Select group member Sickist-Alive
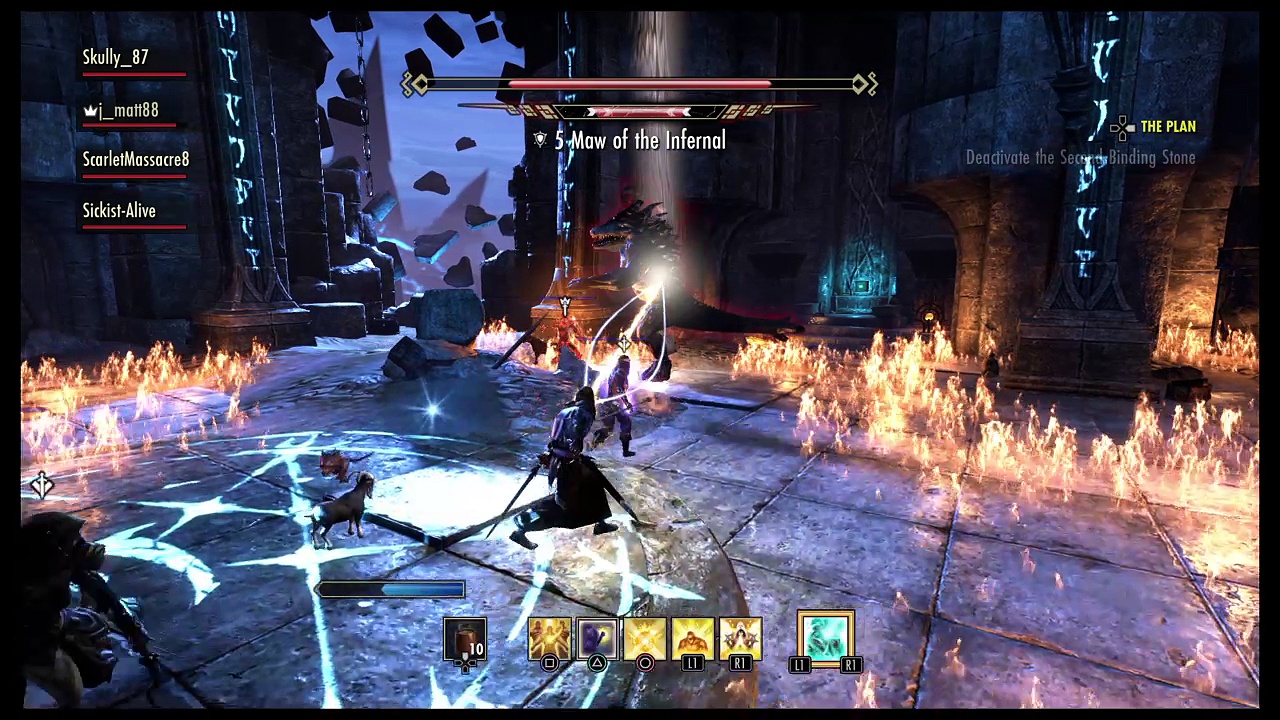Viewport: 1280px width, 720px height. (119, 211)
